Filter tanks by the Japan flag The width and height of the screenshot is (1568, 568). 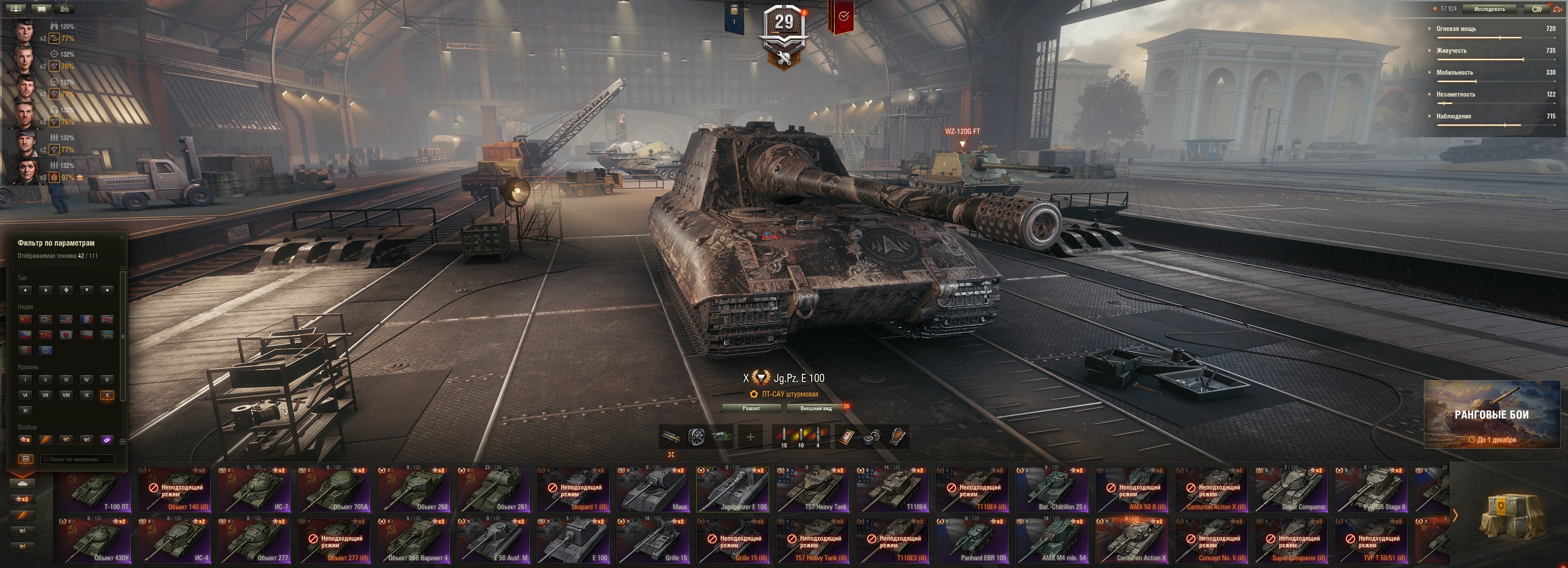67,335
